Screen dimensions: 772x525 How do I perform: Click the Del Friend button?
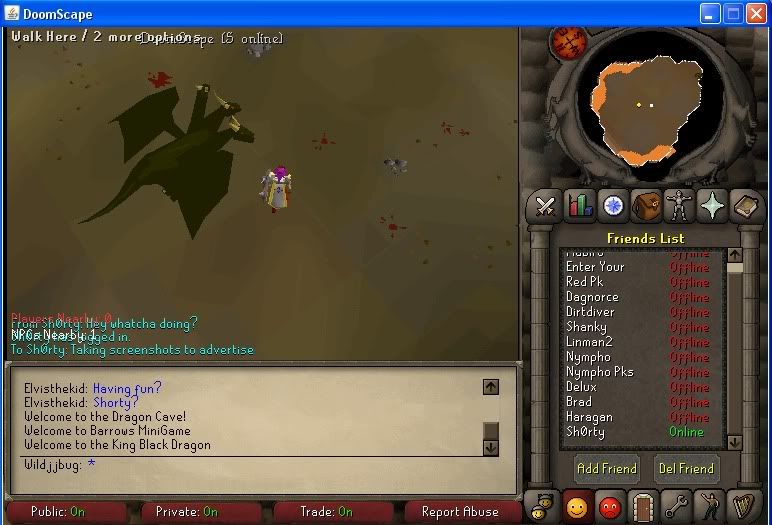(685, 468)
